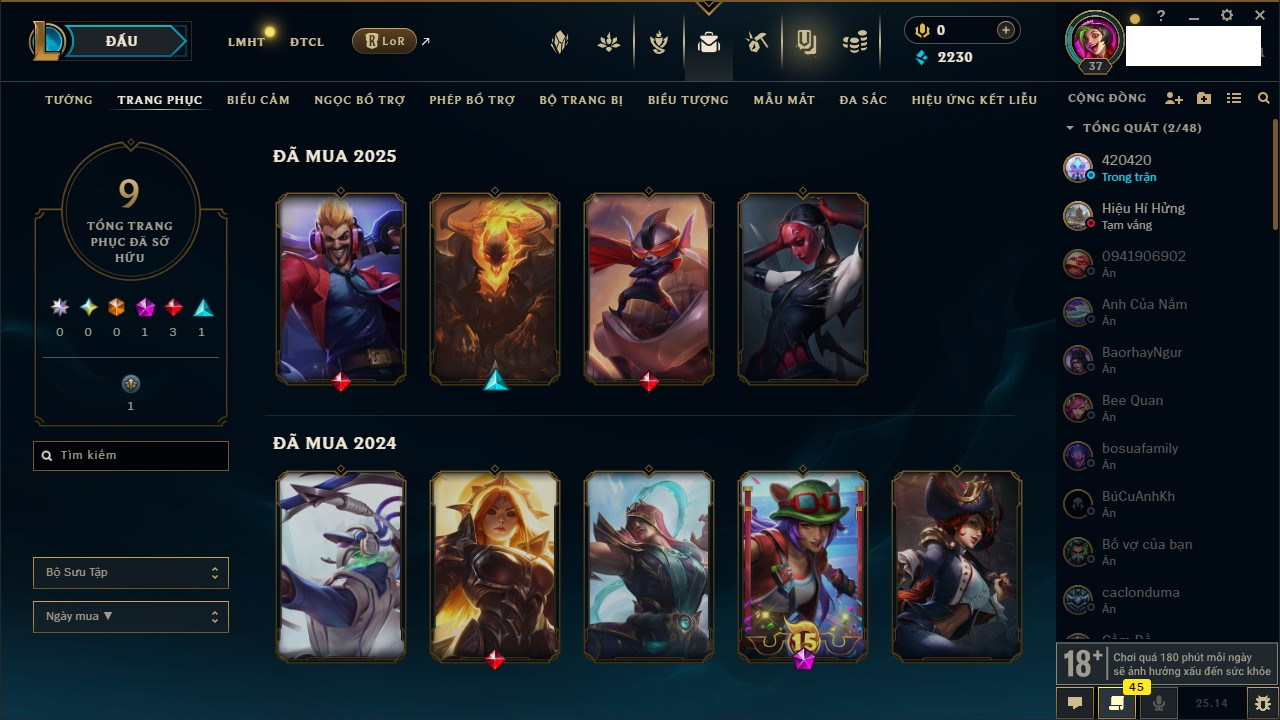Open chat with friend 420420

pos(1126,167)
